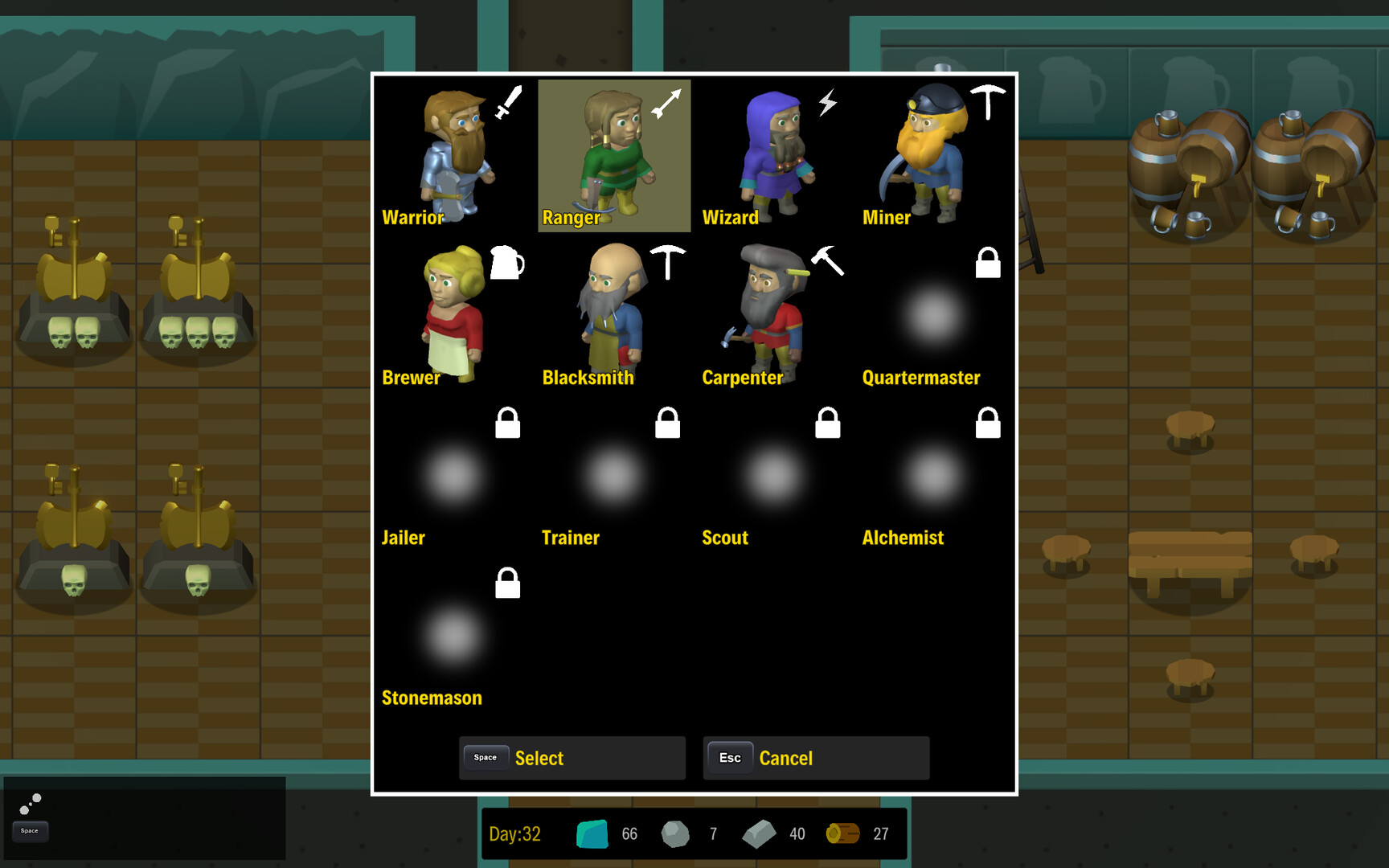Click the stone resource icon showing 7
This screenshot has height=868, width=1389.
click(676, 834)
